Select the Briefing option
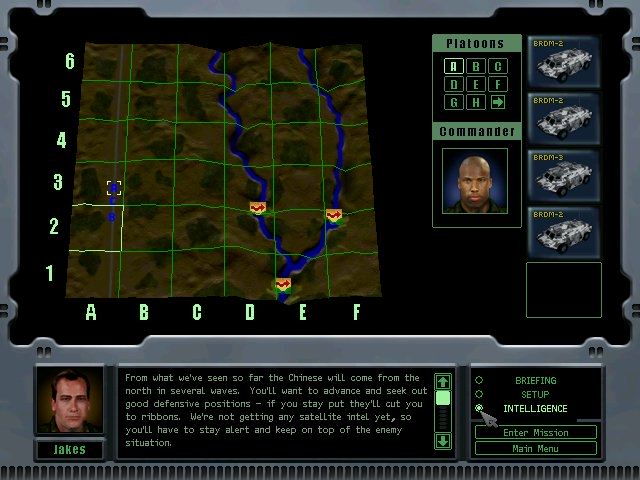 (479, 380)
